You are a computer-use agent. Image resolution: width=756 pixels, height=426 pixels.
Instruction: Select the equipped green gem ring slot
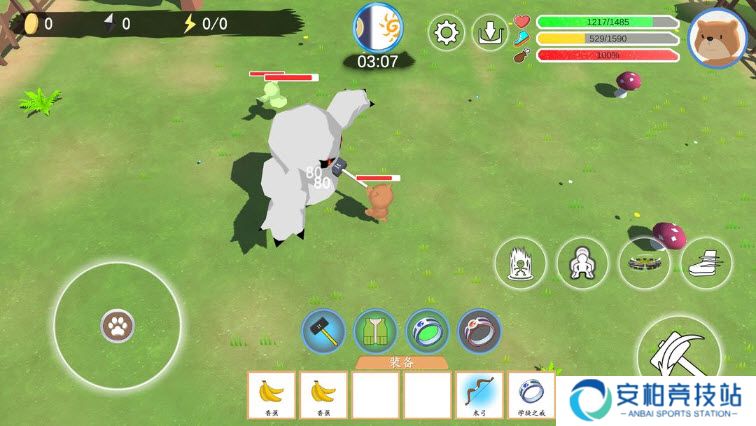pos(427,331)
